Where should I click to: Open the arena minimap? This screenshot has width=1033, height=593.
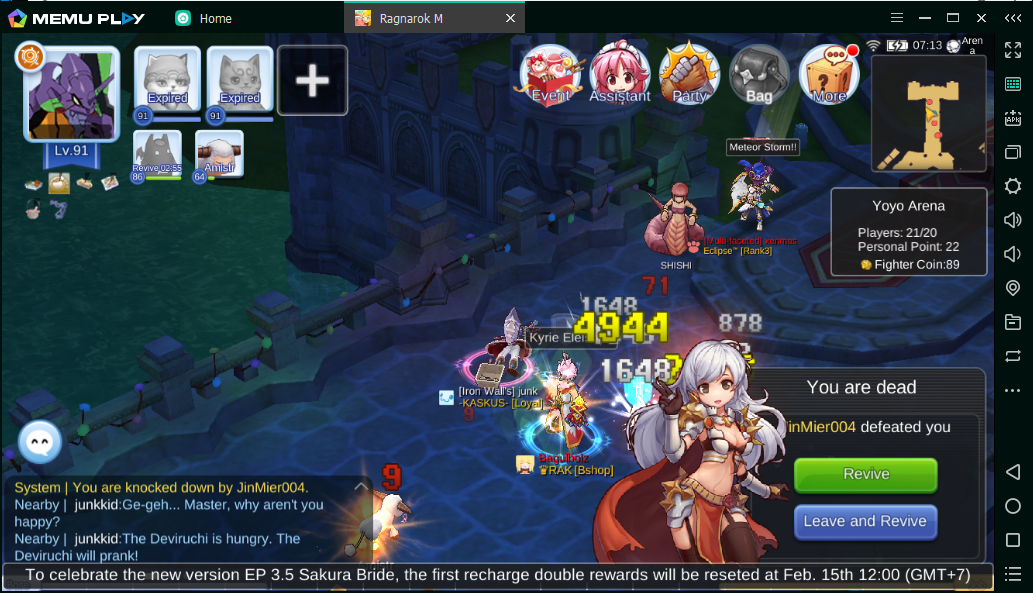pos(928,113)
